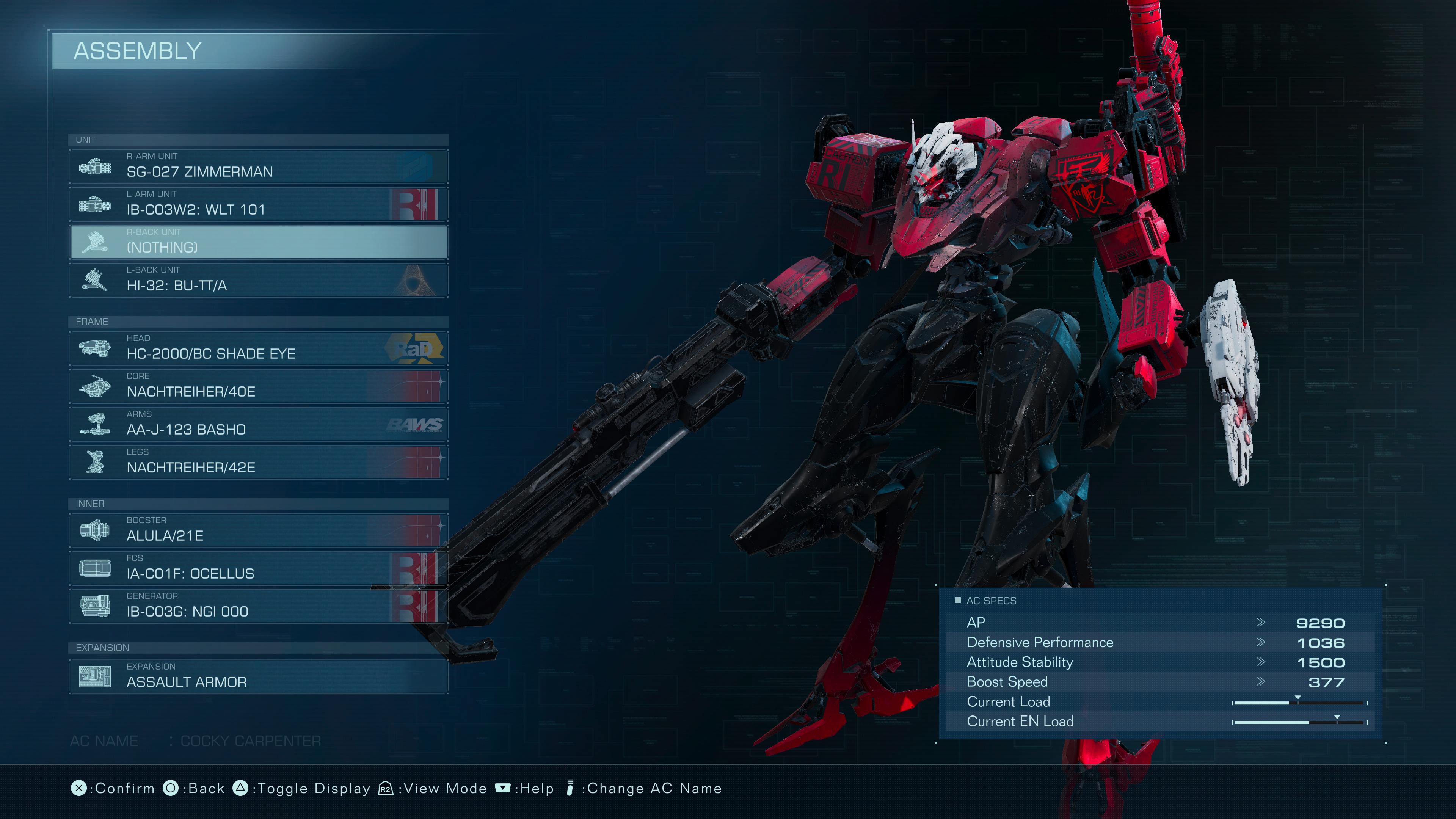Select the ARMS slot AA-J-123 BASHO
The width and height of the screenshot is (1456, 819).
(x=258, y=424)
